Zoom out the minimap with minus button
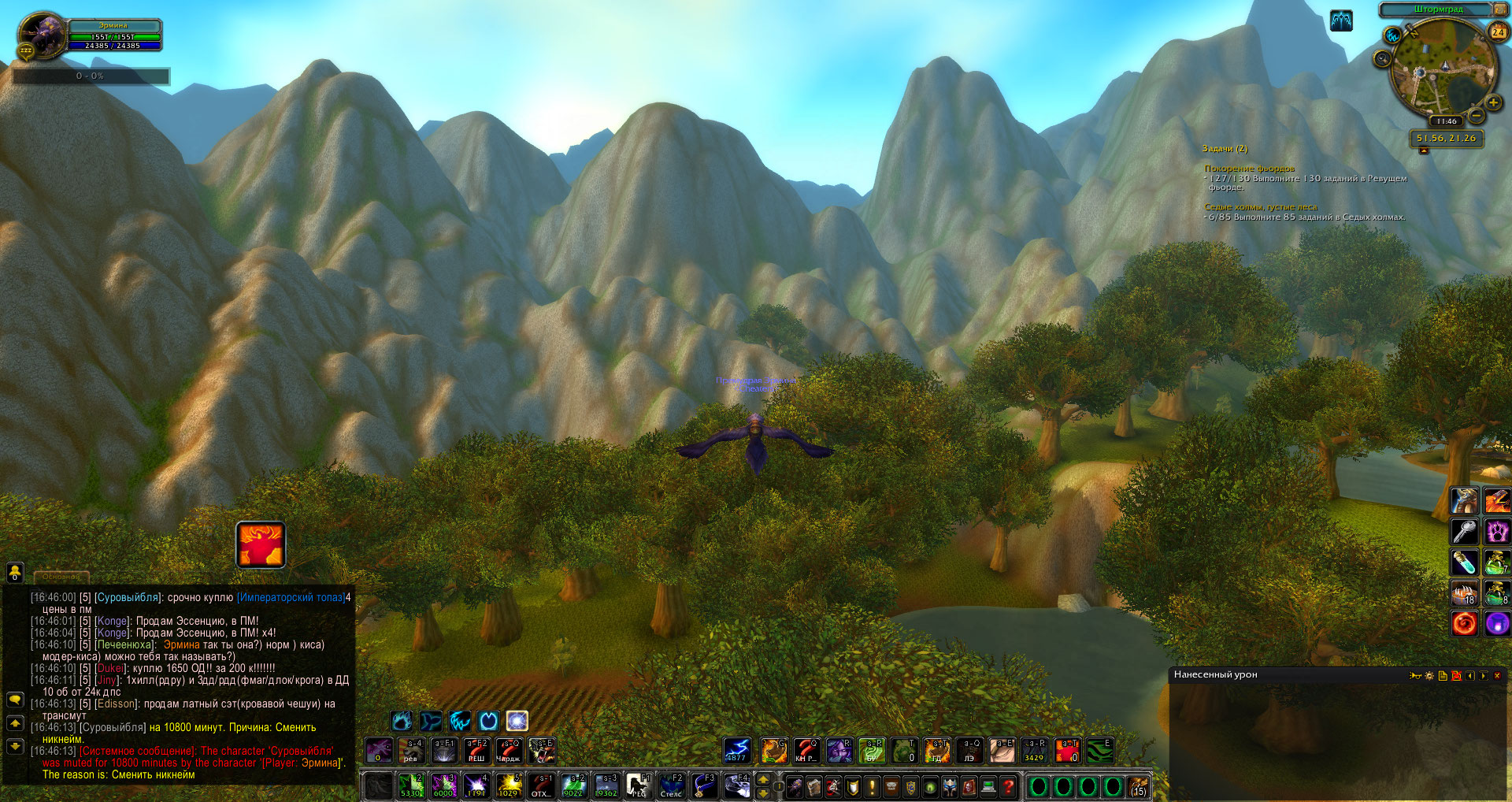Viewport: 1512px width, 802px height. coord(1477,115)
